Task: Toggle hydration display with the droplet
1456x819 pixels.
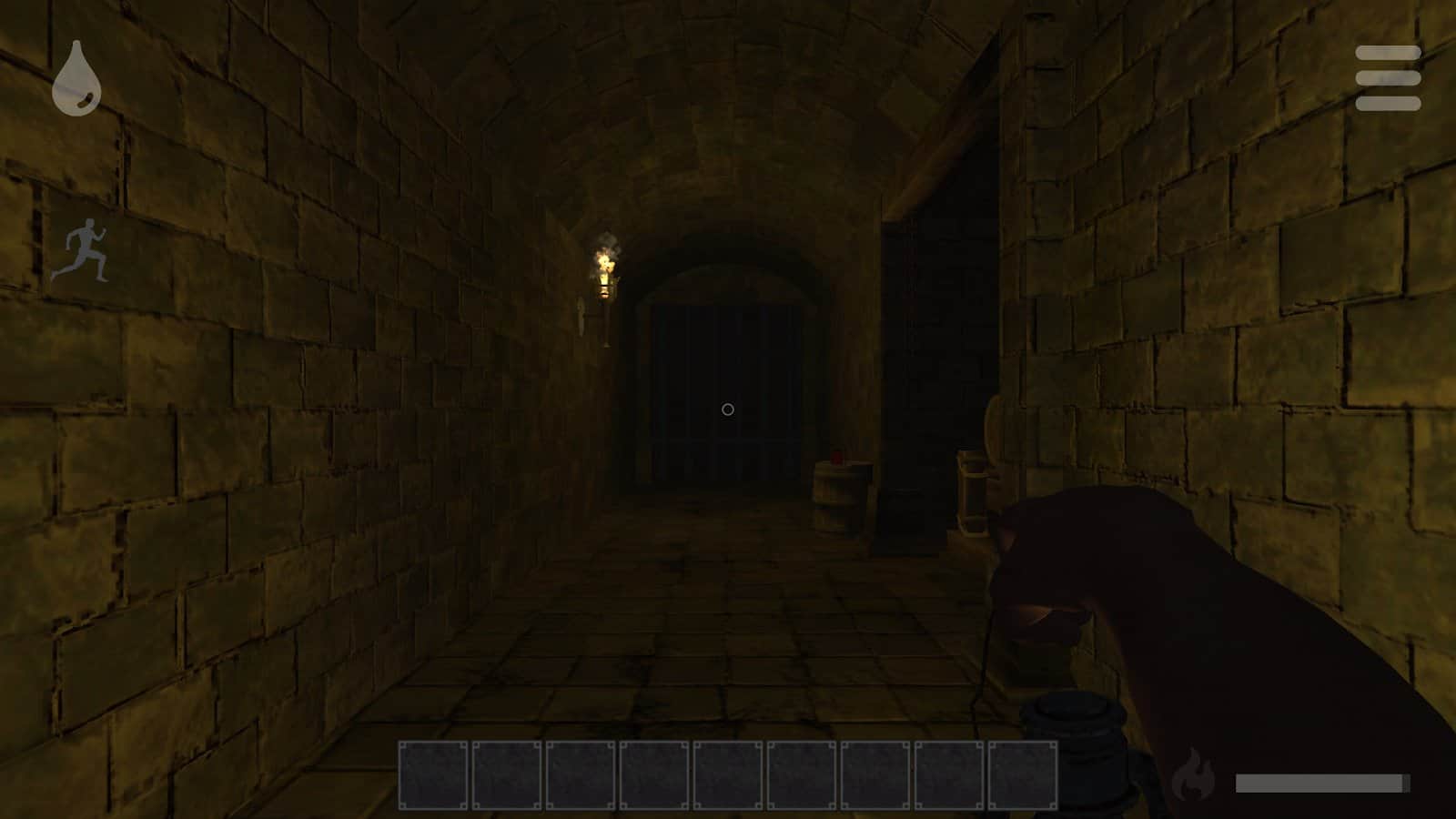Action: pyautogui.click(x=76, y=80)
